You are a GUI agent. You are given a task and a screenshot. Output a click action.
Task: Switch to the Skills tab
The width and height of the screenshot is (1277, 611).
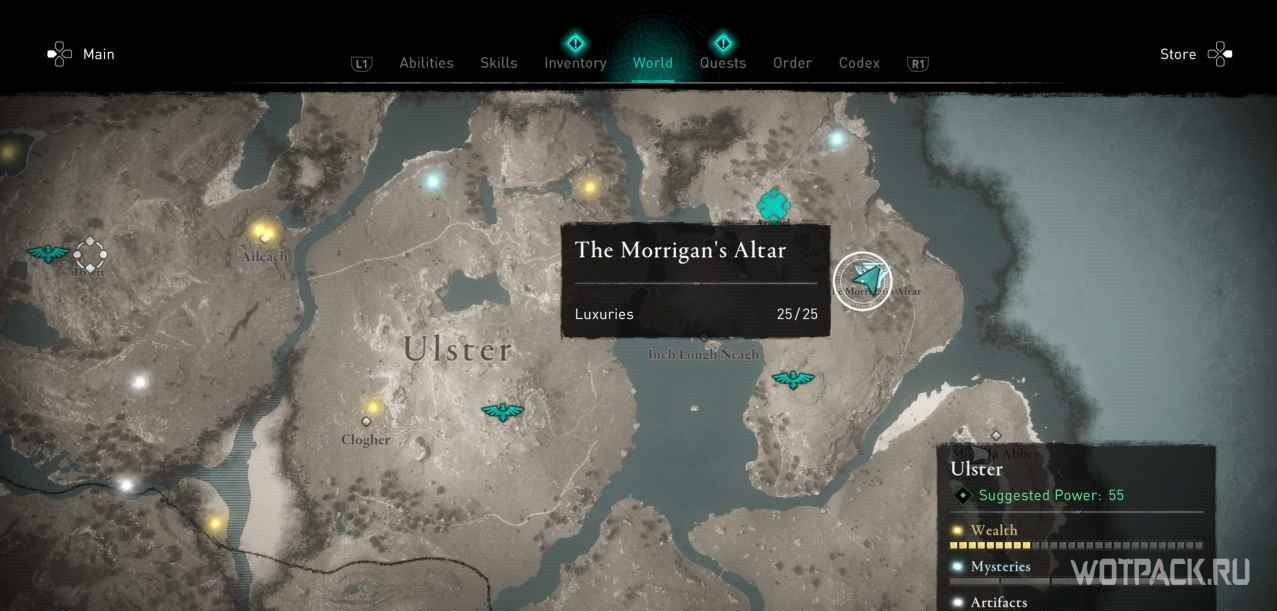point(498,63)
